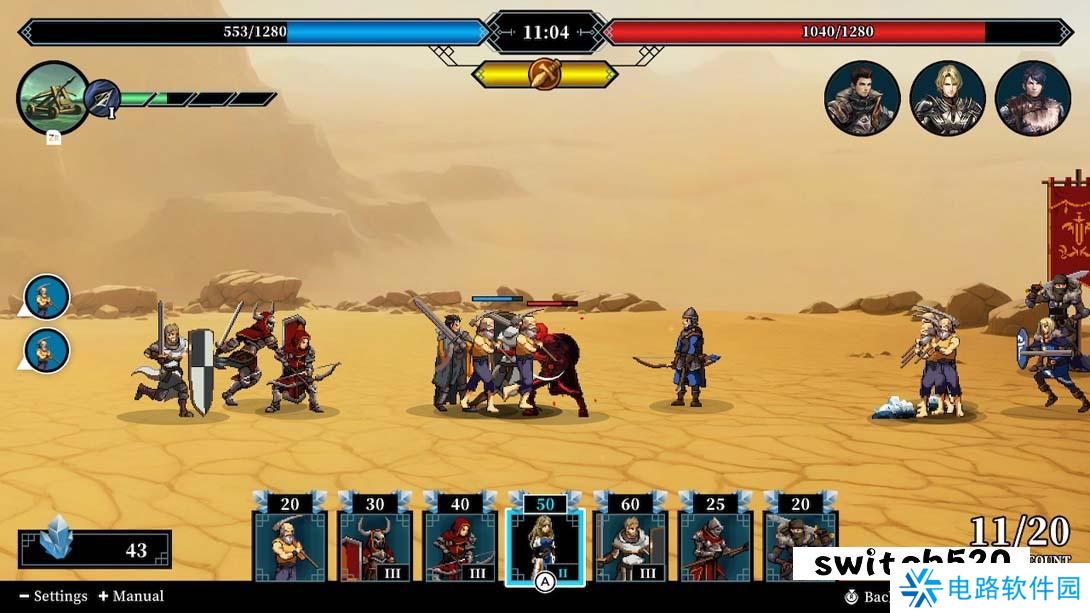The image size is (1090, 613).
Task: Click the upper queued miner unit bubble
Action: pos(47,297)
